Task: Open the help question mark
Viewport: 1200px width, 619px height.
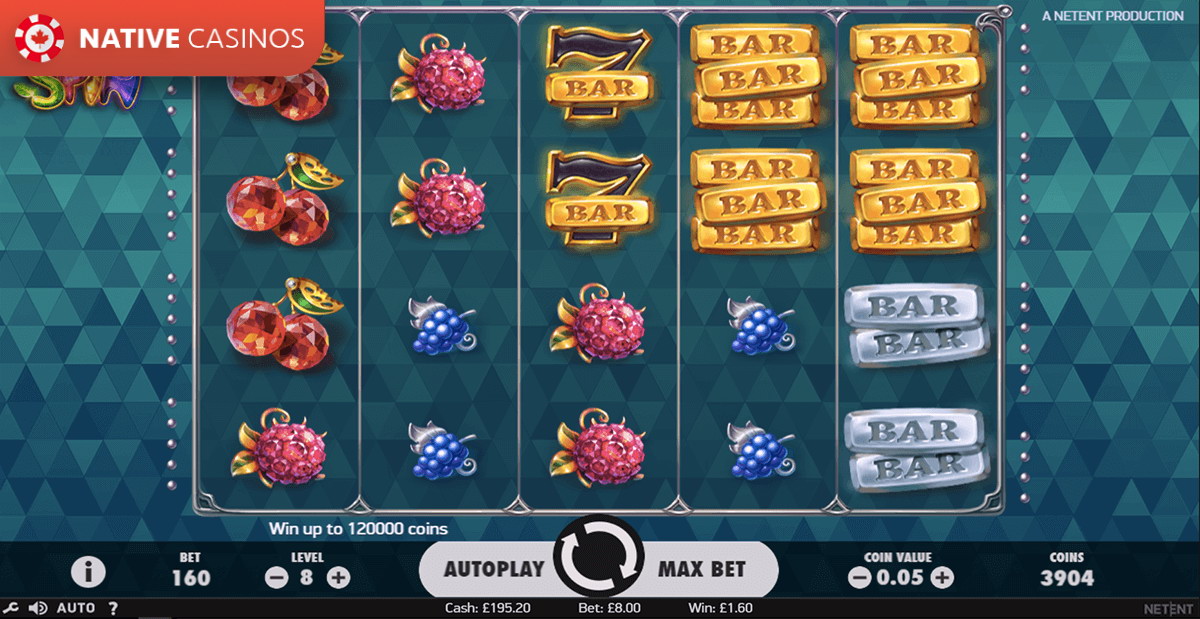Action: pyautogui.click(x=113, y=608)
